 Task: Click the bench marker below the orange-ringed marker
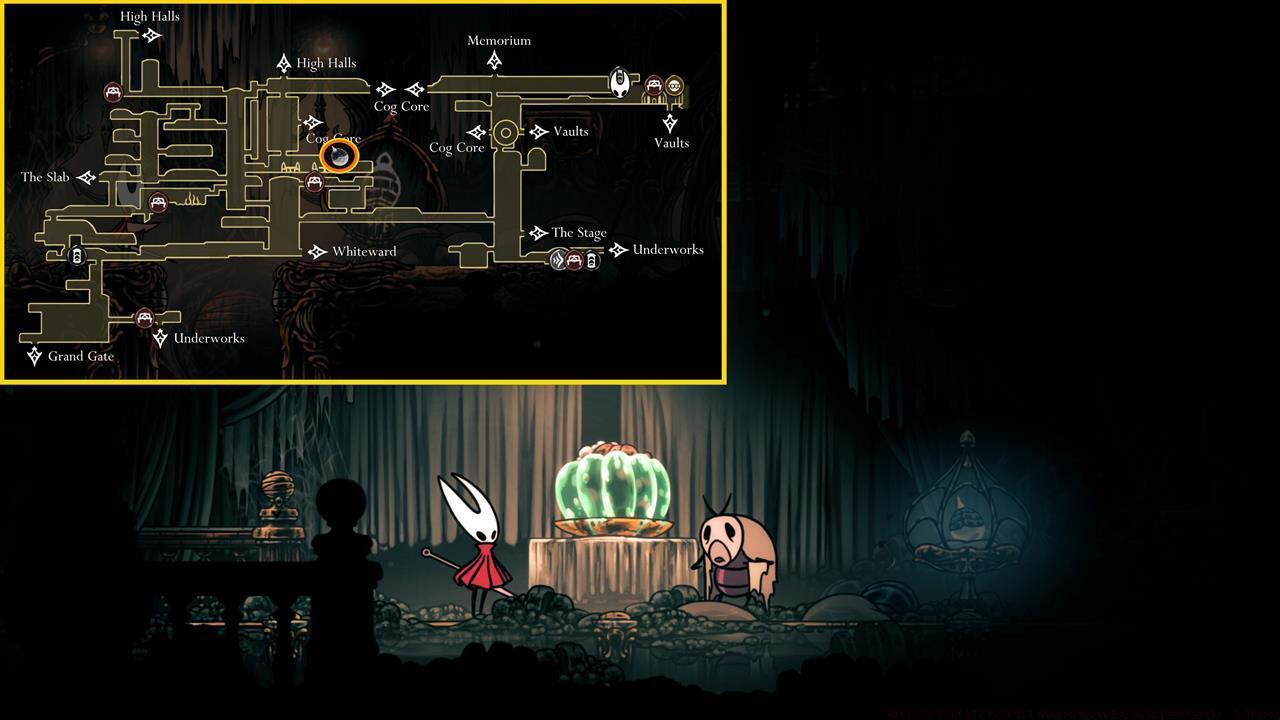(315, 182)
